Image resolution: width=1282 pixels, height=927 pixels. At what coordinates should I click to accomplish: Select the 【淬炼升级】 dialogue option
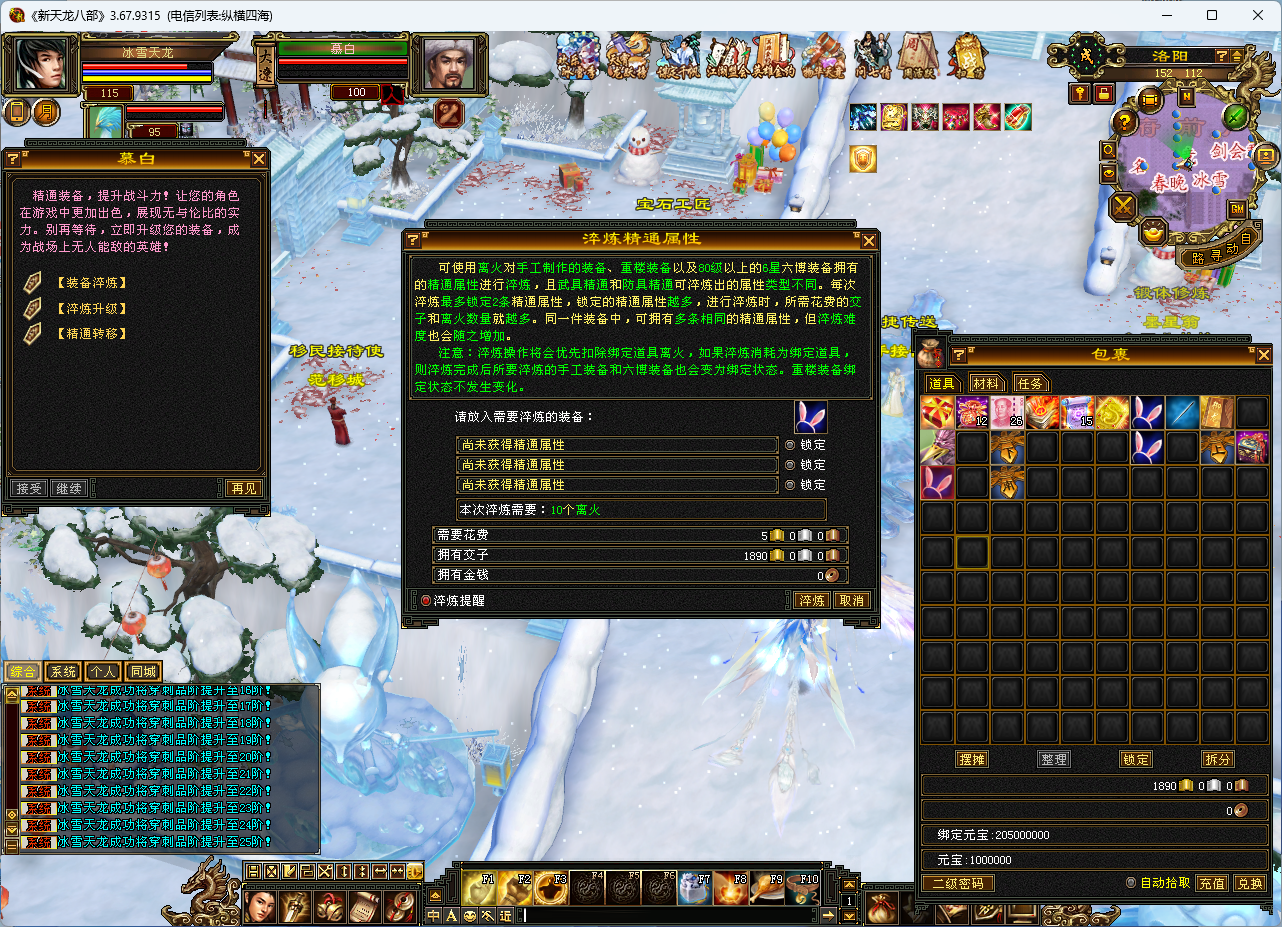tap(91, 308)
